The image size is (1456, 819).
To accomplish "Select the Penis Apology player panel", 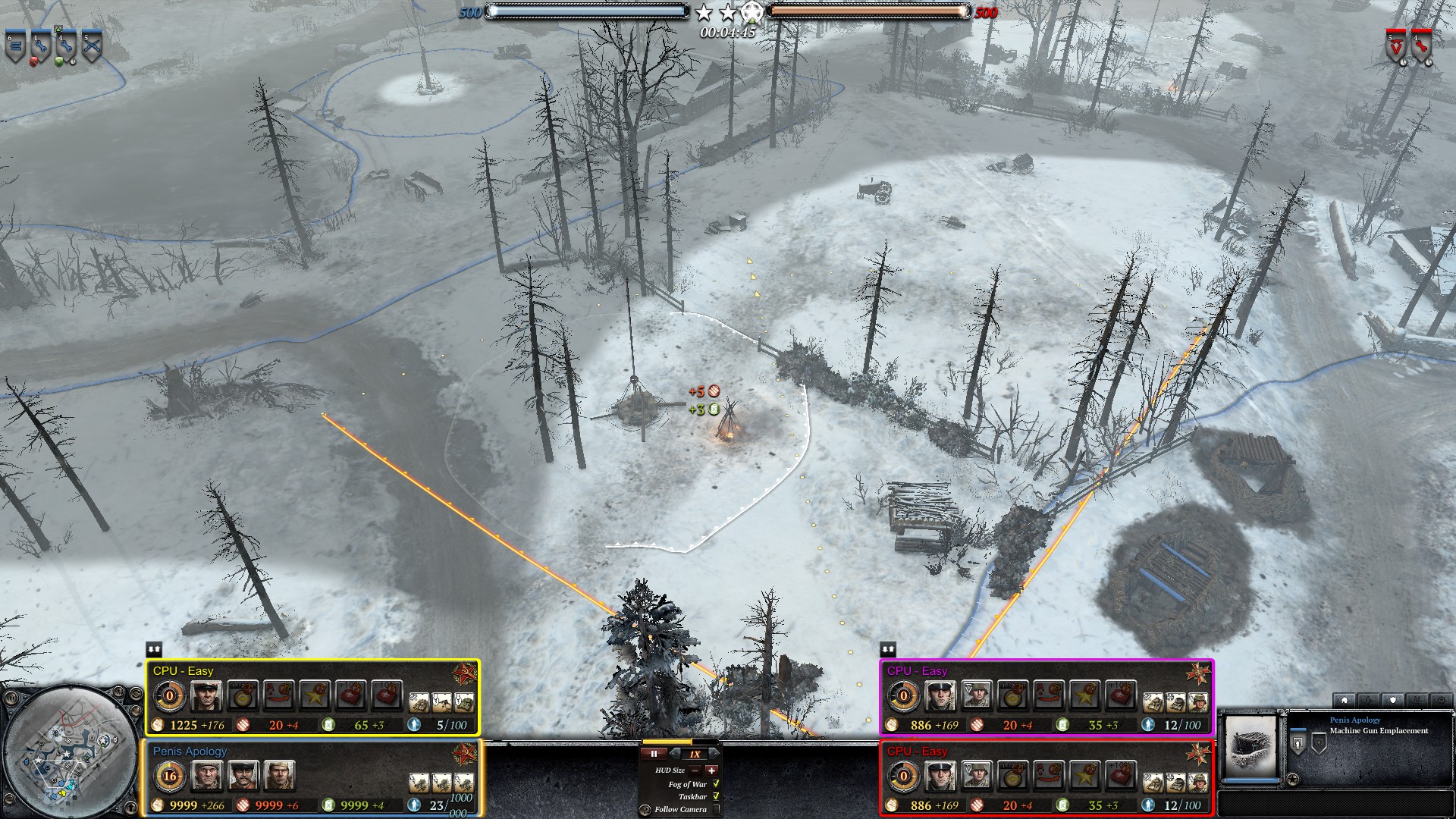I will [312, 779].
